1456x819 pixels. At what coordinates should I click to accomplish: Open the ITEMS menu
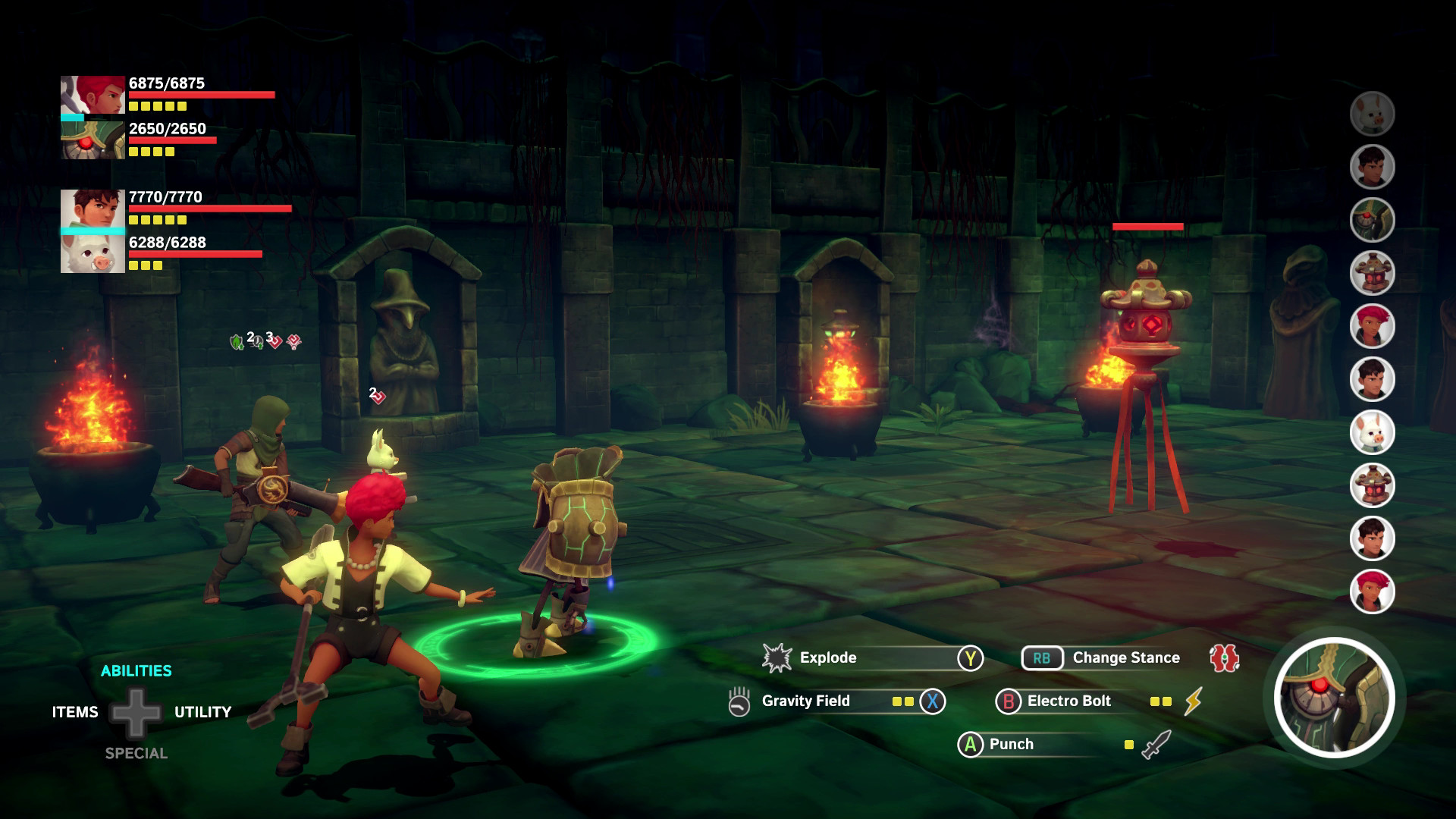pos(74,711)
